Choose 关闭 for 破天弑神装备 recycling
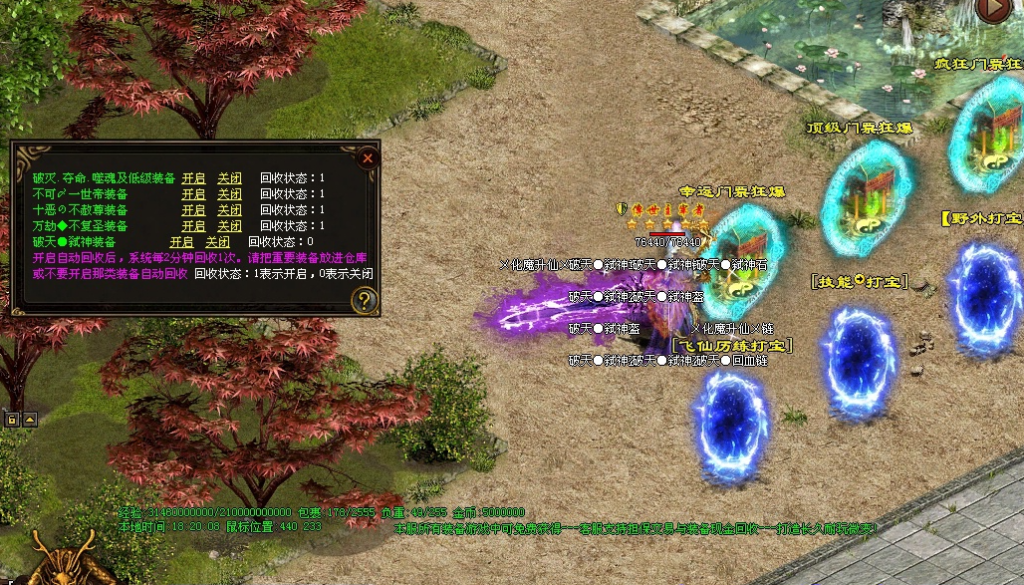Image resolution: width=1024 pixels, height=585 pixels. [218, 242]
